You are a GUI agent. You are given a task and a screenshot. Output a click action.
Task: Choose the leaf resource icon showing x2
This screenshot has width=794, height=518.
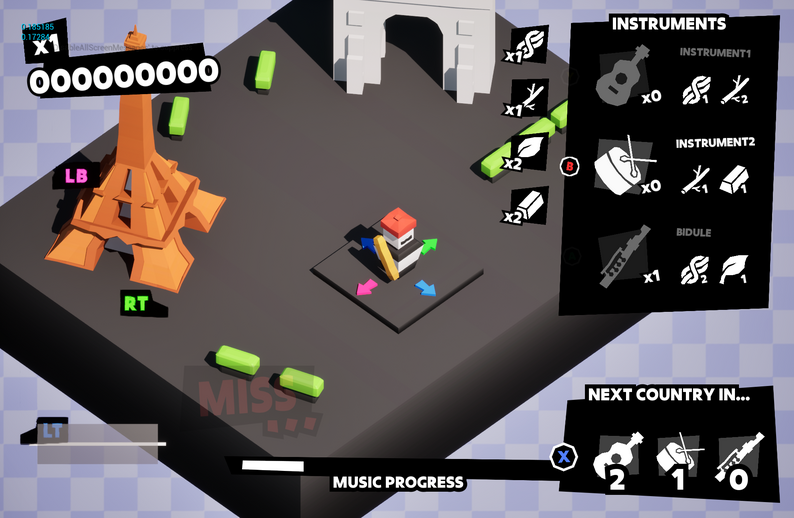[x=533, y=151]
